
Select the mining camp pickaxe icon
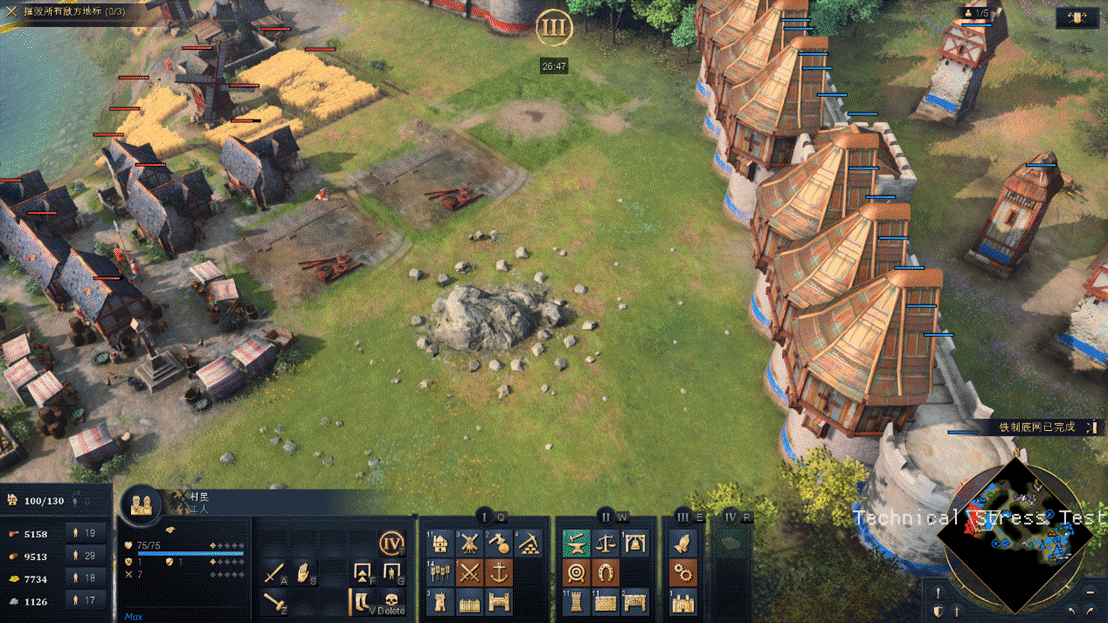click(528, 545)
